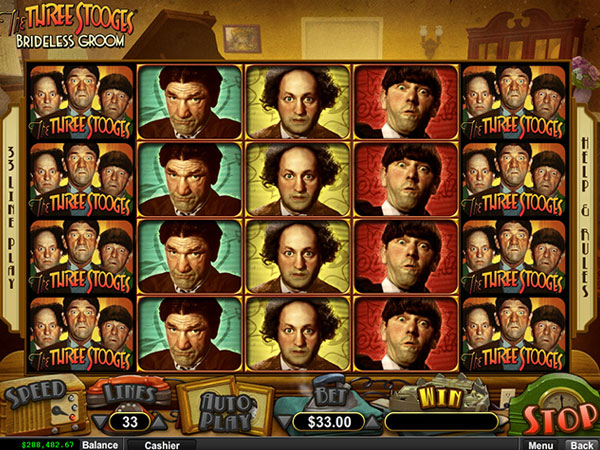Click the Balance button

point(100,444)
